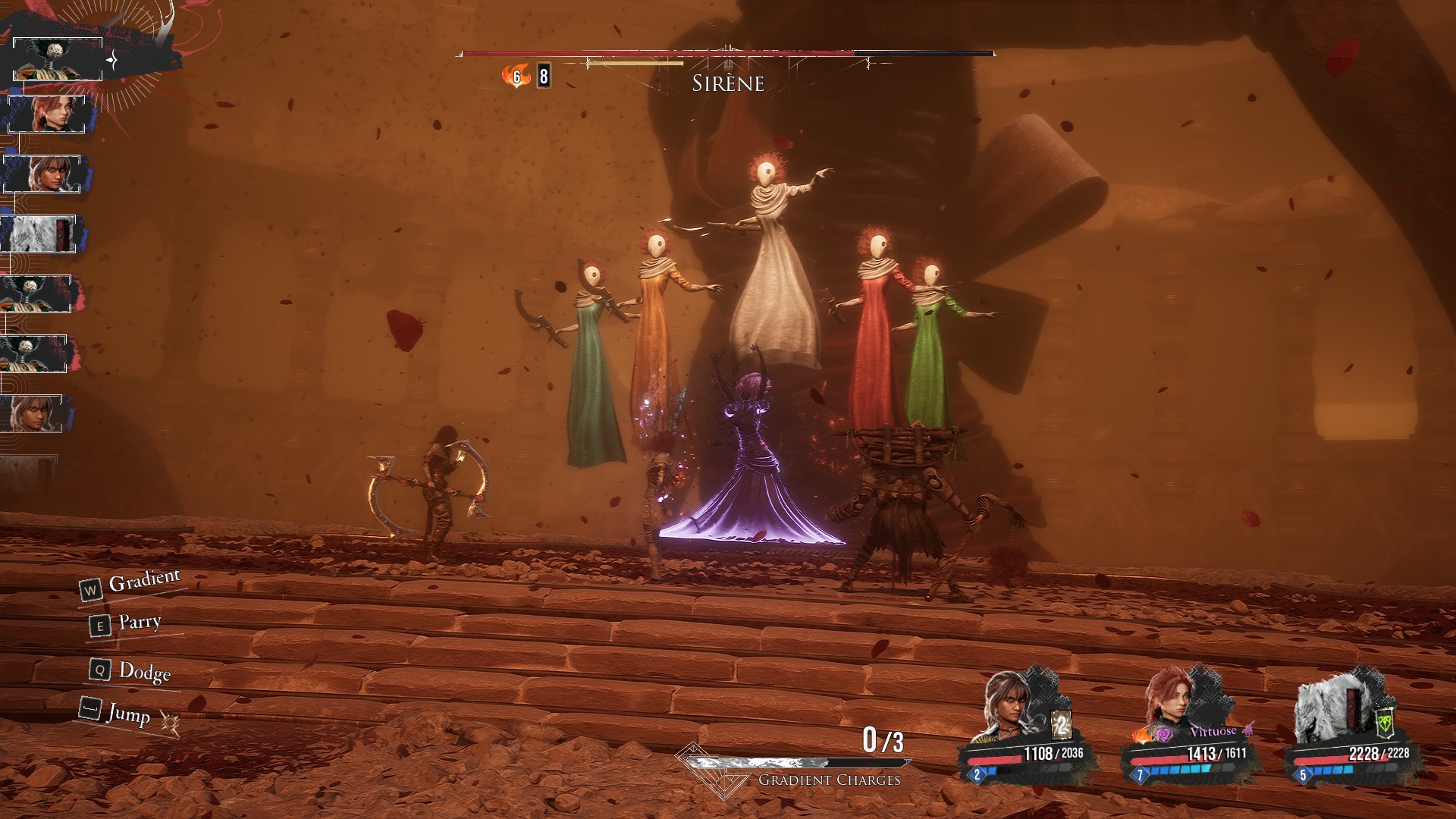Click Sirène's shield counter icon
The height and width of the screenshot is (819, 1456).
tap(543, 76)
